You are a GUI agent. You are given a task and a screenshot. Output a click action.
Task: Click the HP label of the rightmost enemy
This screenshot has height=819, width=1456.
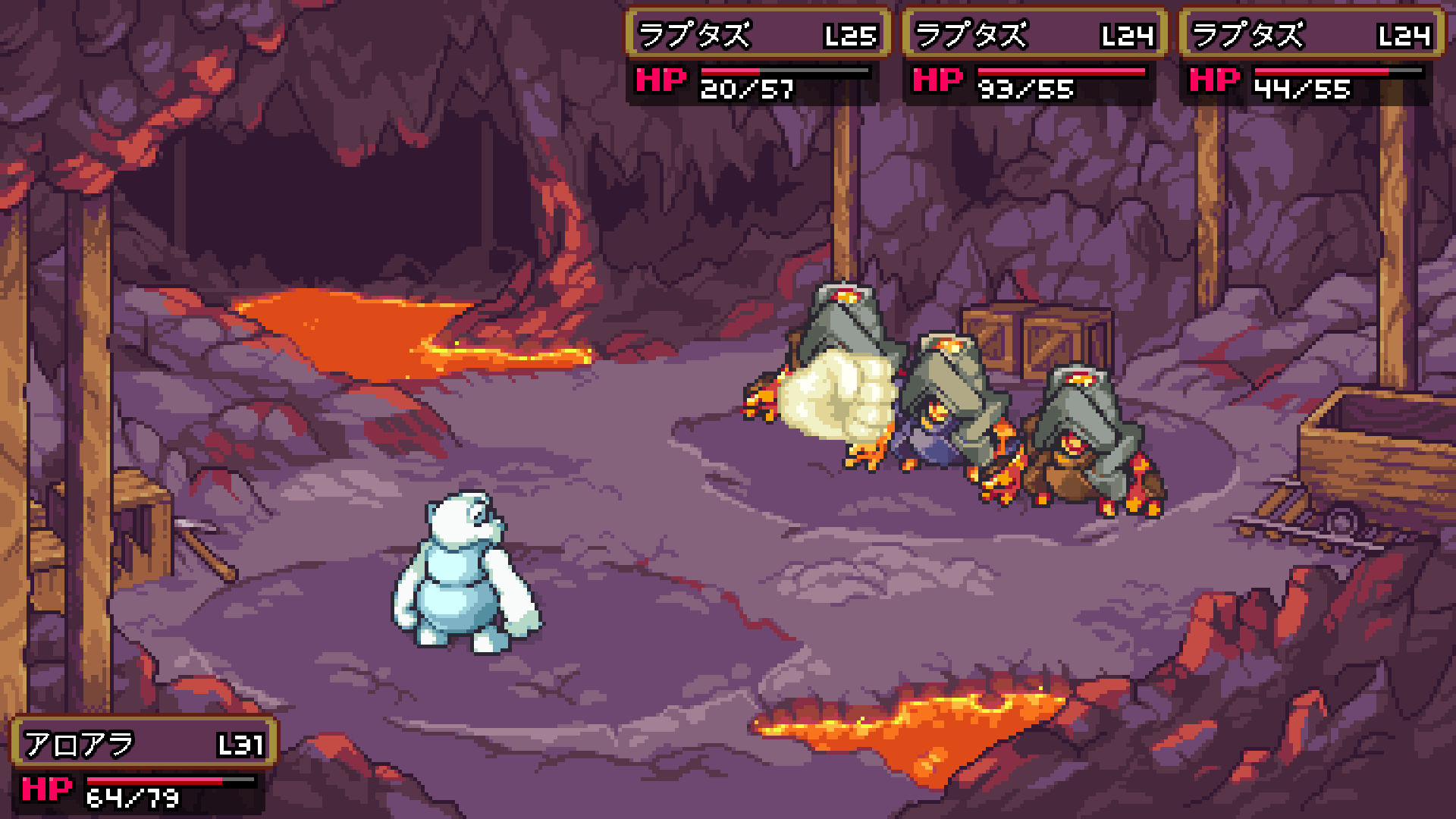point(1215,80)
